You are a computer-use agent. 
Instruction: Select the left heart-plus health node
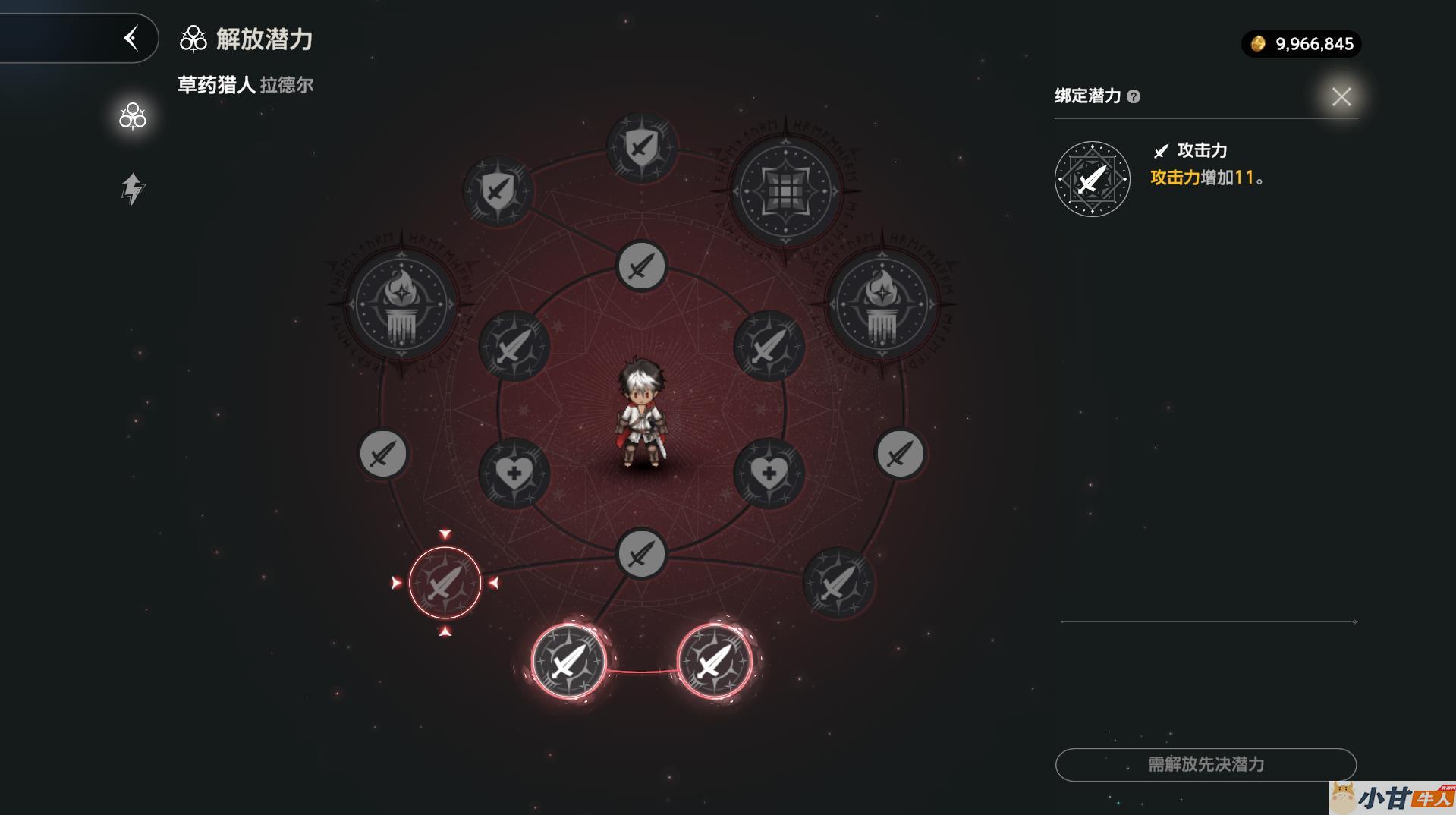click(x=514, y=474)
